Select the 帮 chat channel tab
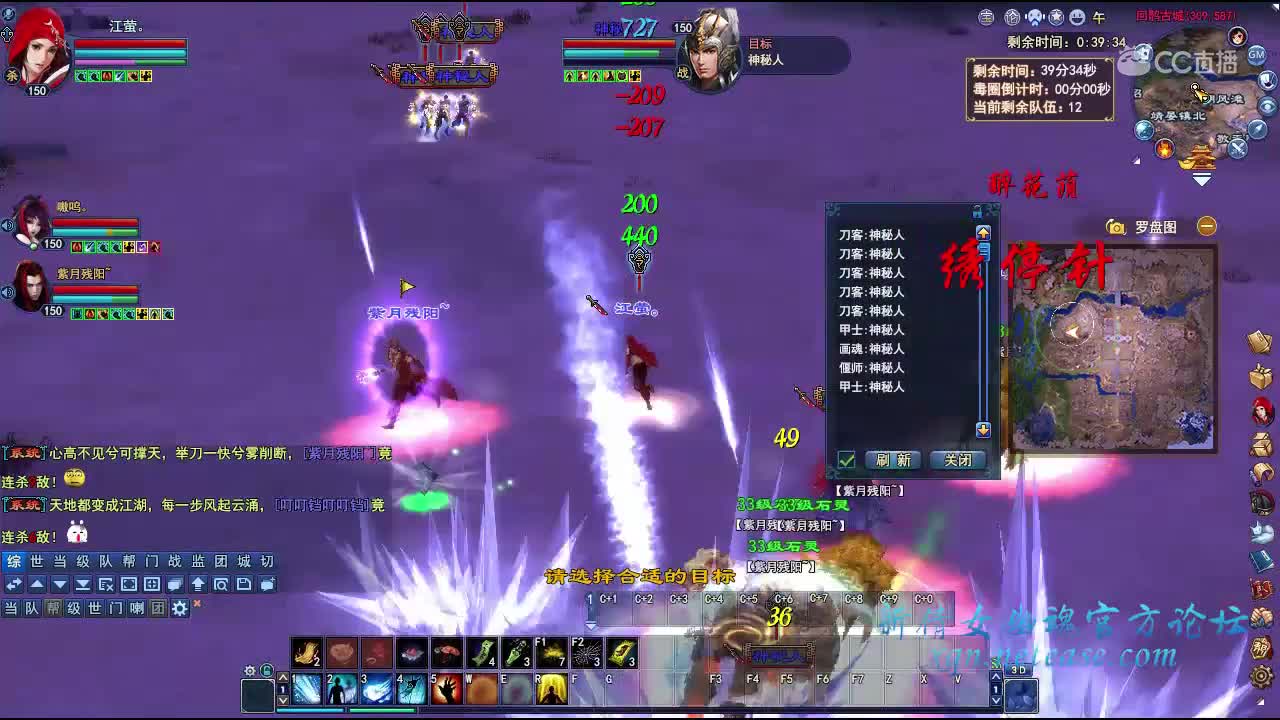 tap(53, 609)
